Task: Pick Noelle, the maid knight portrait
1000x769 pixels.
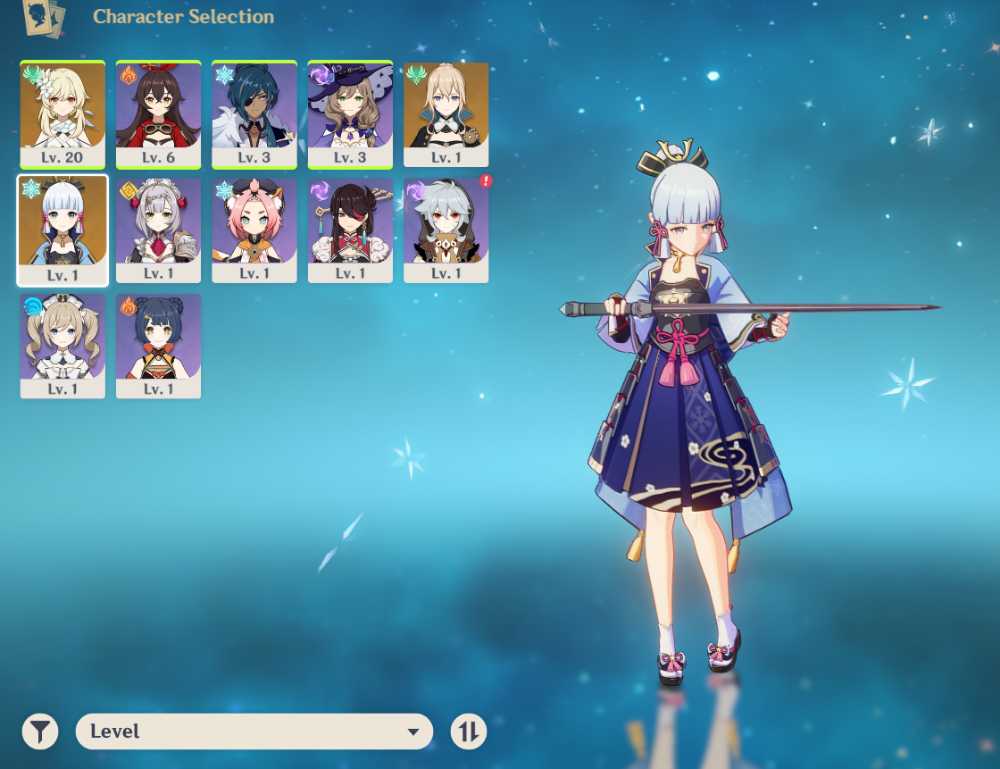Action: pyautogui.click(x=158, y=230)
